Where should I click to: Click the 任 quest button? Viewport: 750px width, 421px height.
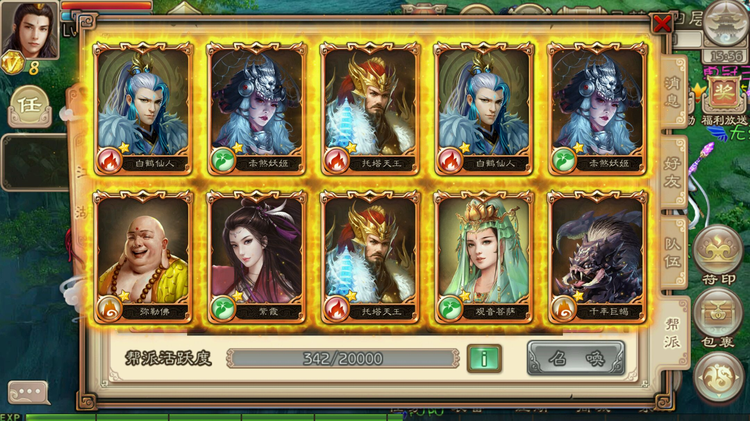(27, 104)
